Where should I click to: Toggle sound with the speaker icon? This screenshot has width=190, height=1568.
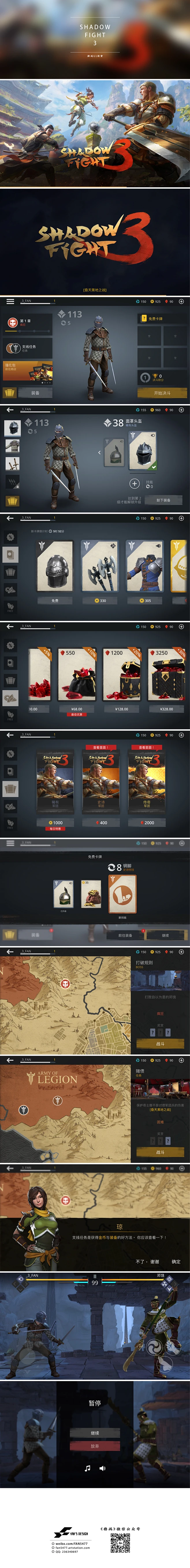[x=102, y=1468]
